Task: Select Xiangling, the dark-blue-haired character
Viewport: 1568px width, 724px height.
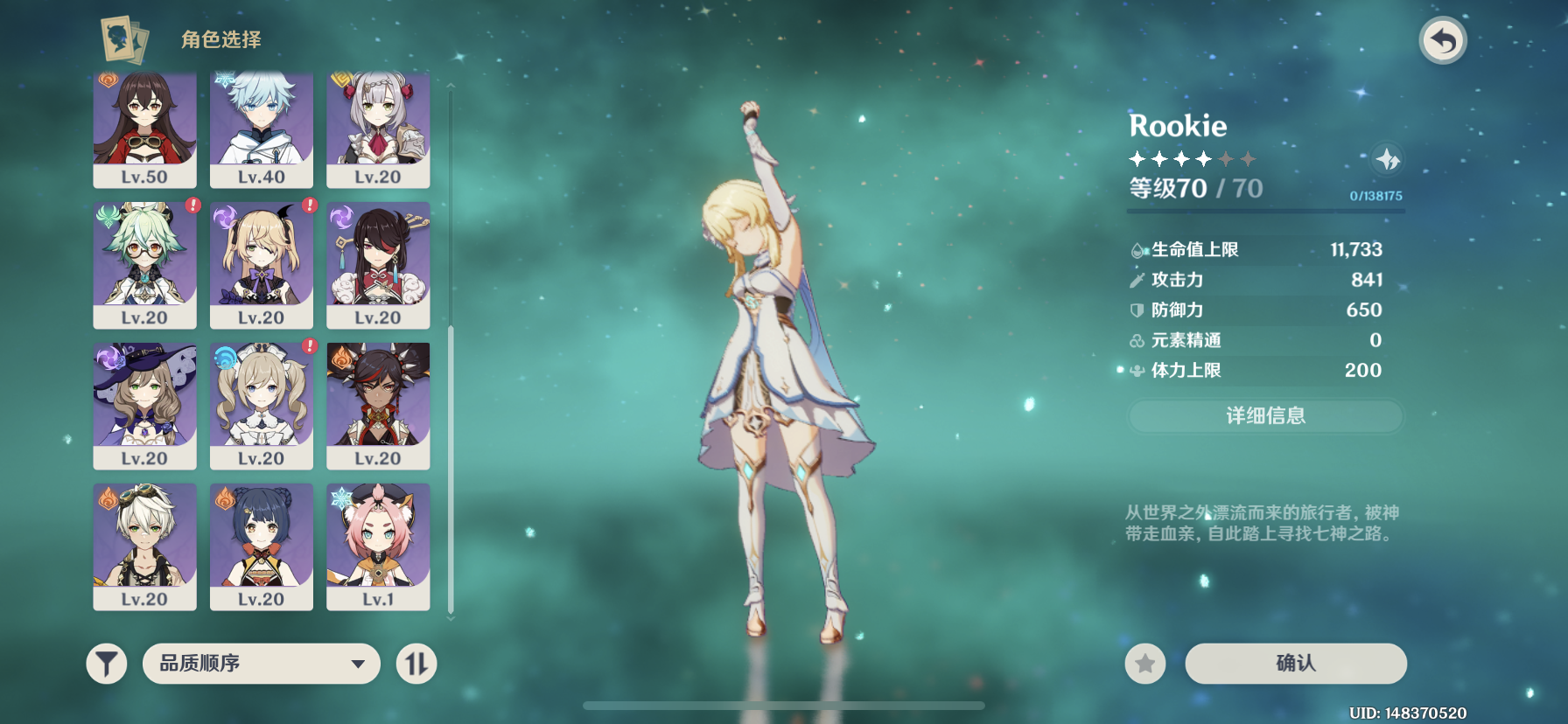Action: pos(262,546)
